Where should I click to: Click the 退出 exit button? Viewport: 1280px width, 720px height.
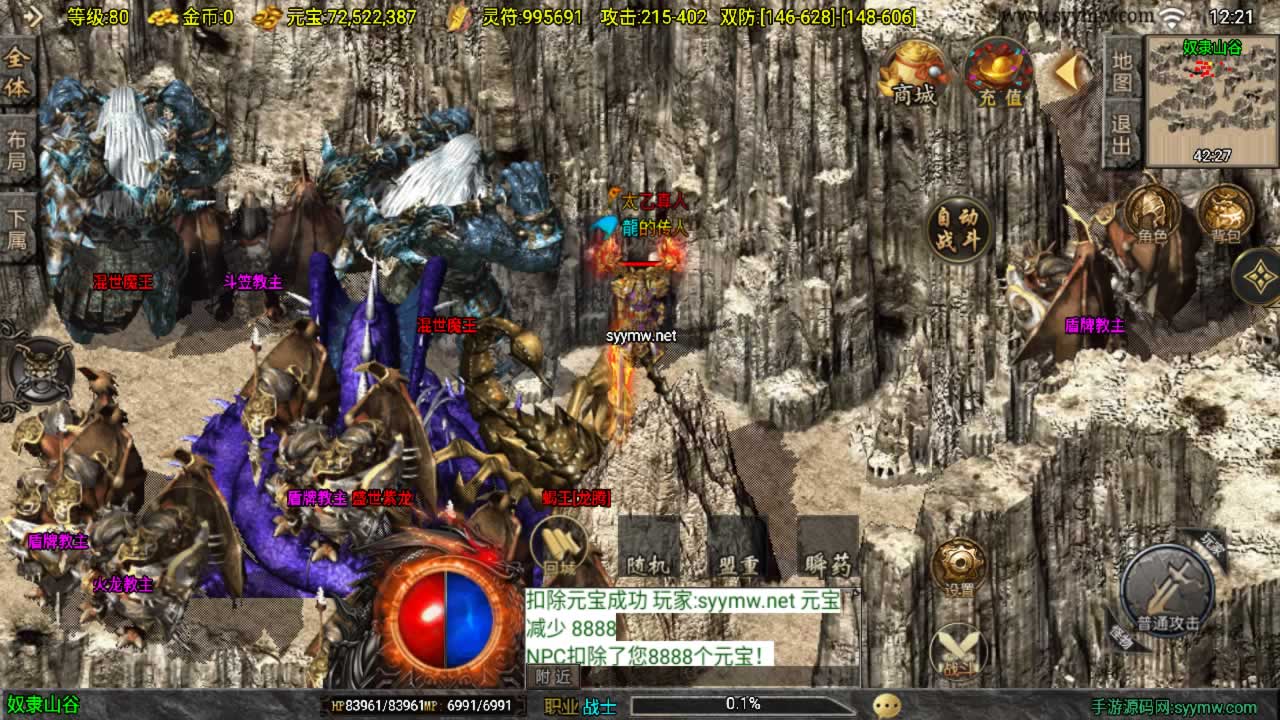tap(1122, 136)
